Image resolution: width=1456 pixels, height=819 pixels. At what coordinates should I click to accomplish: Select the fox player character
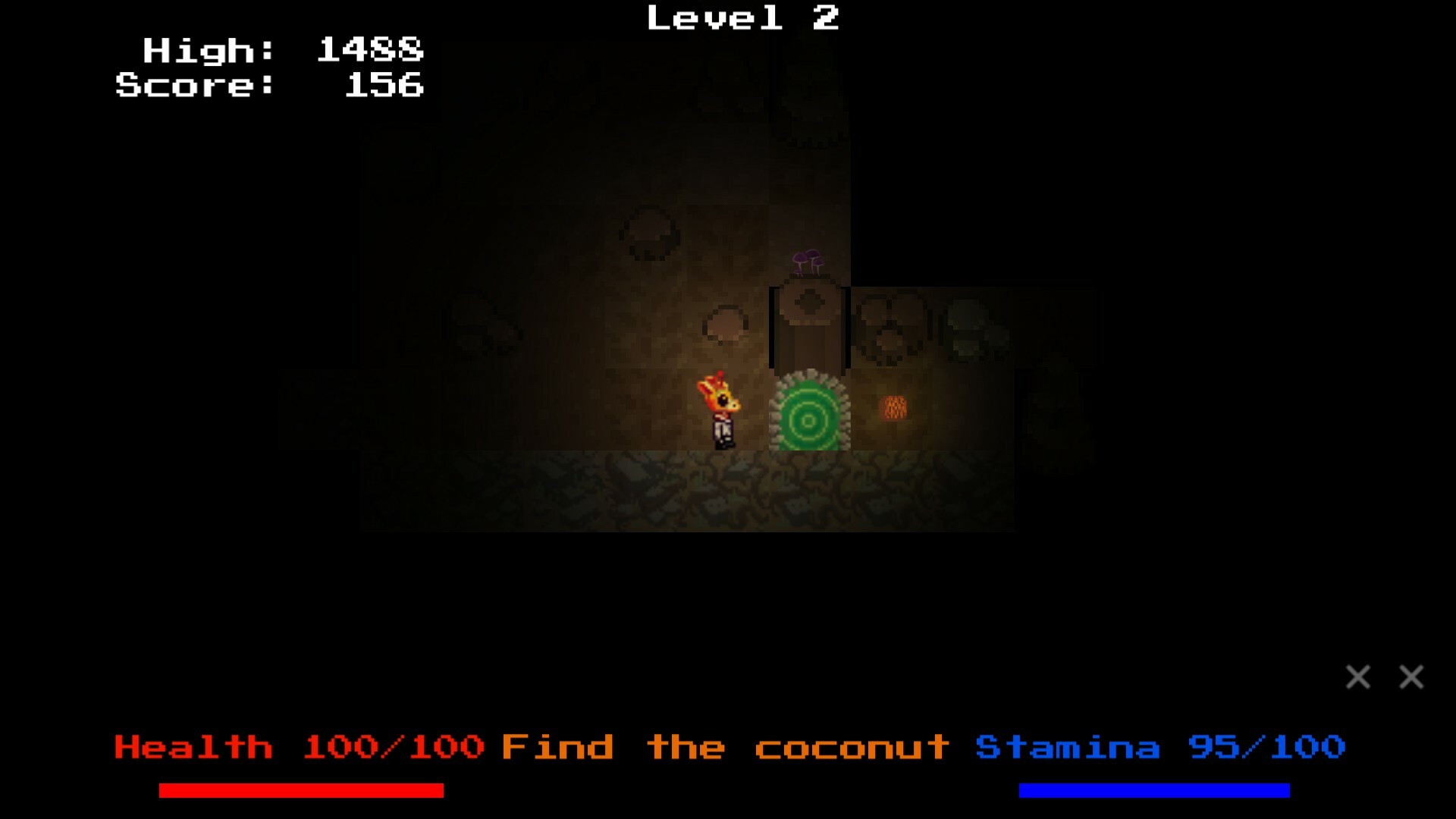719,409
